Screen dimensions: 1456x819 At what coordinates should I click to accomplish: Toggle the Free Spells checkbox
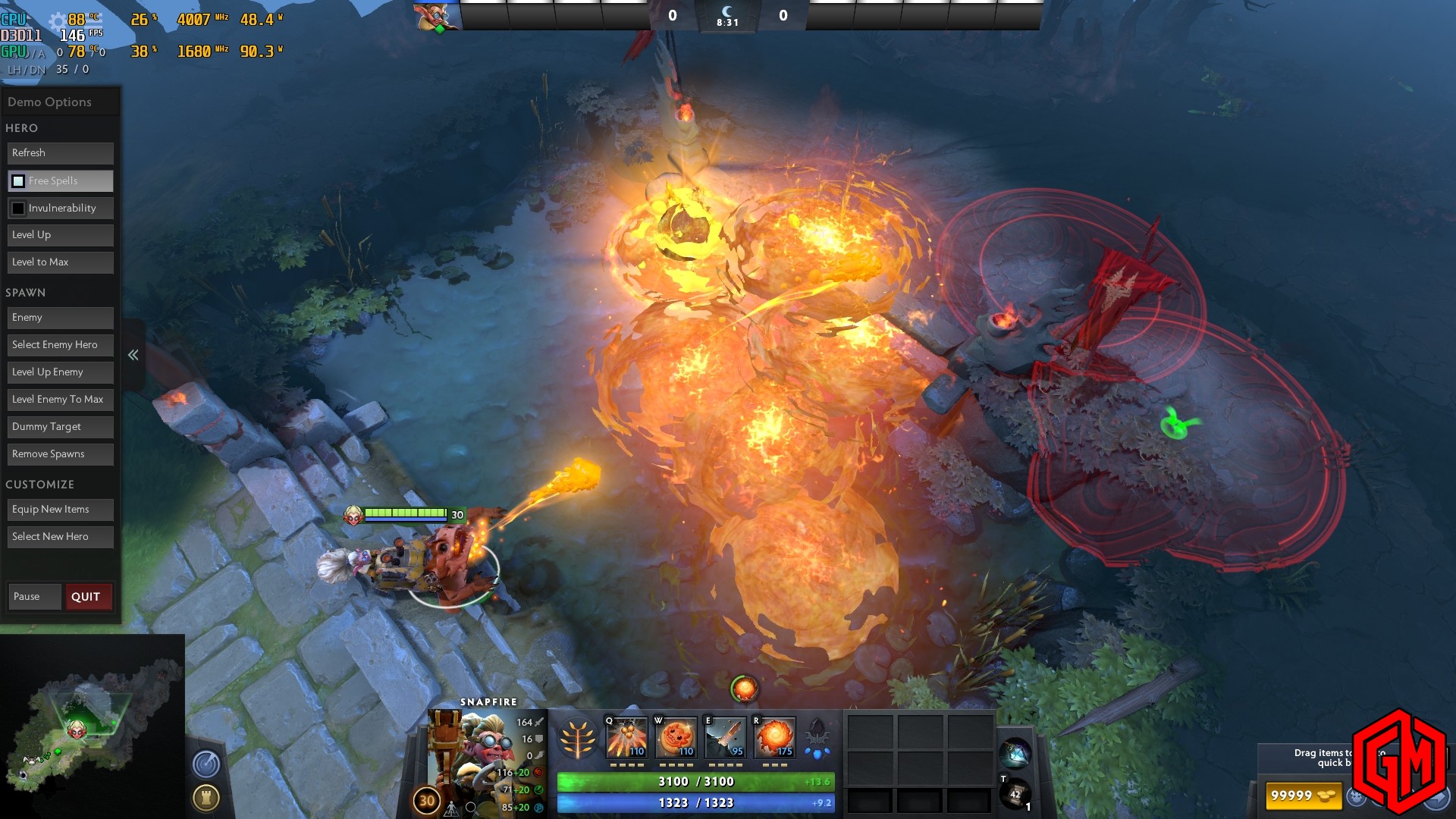[x=18, y=181]
